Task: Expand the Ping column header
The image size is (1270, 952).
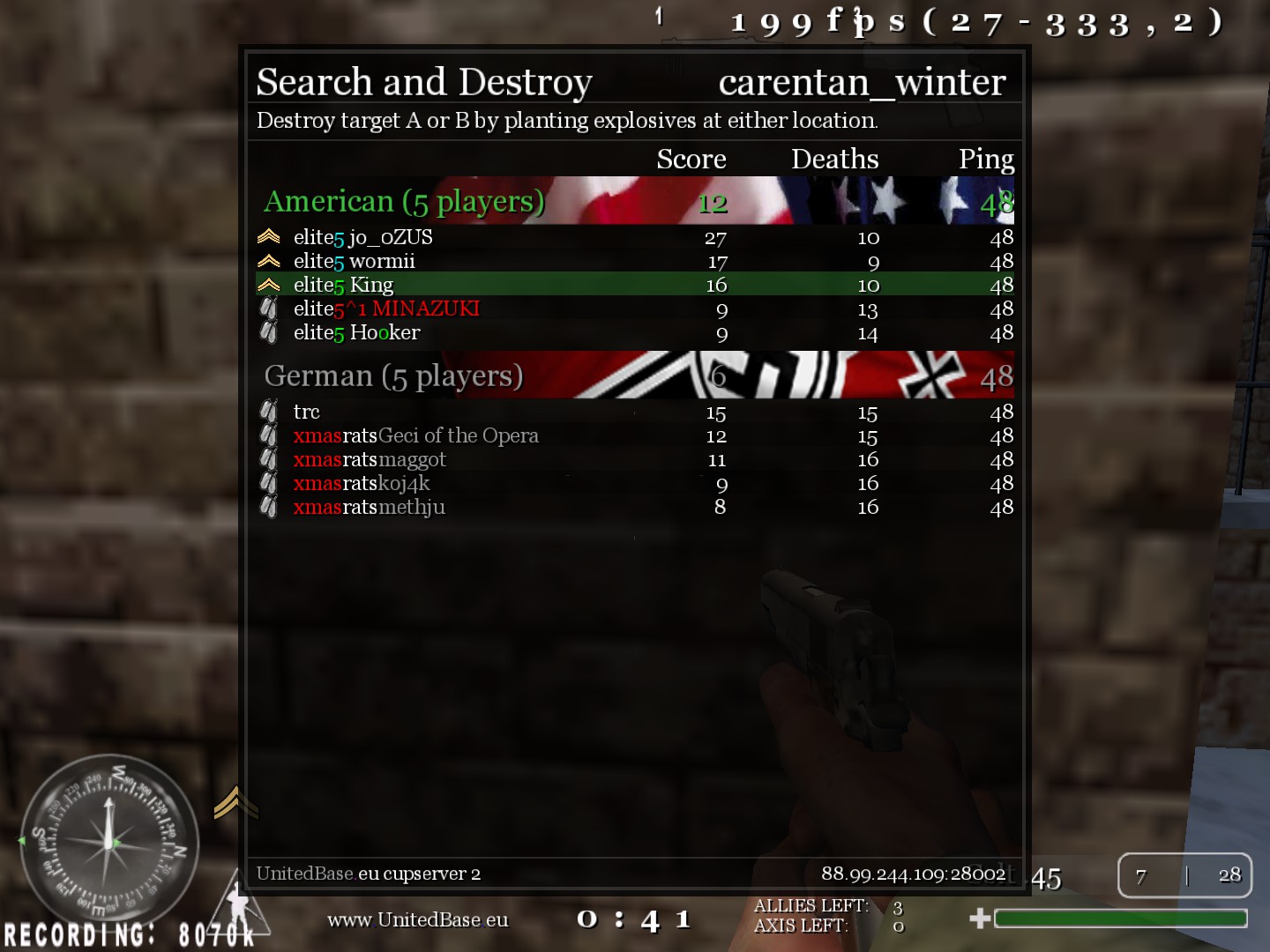Action: tap(986, 159)
